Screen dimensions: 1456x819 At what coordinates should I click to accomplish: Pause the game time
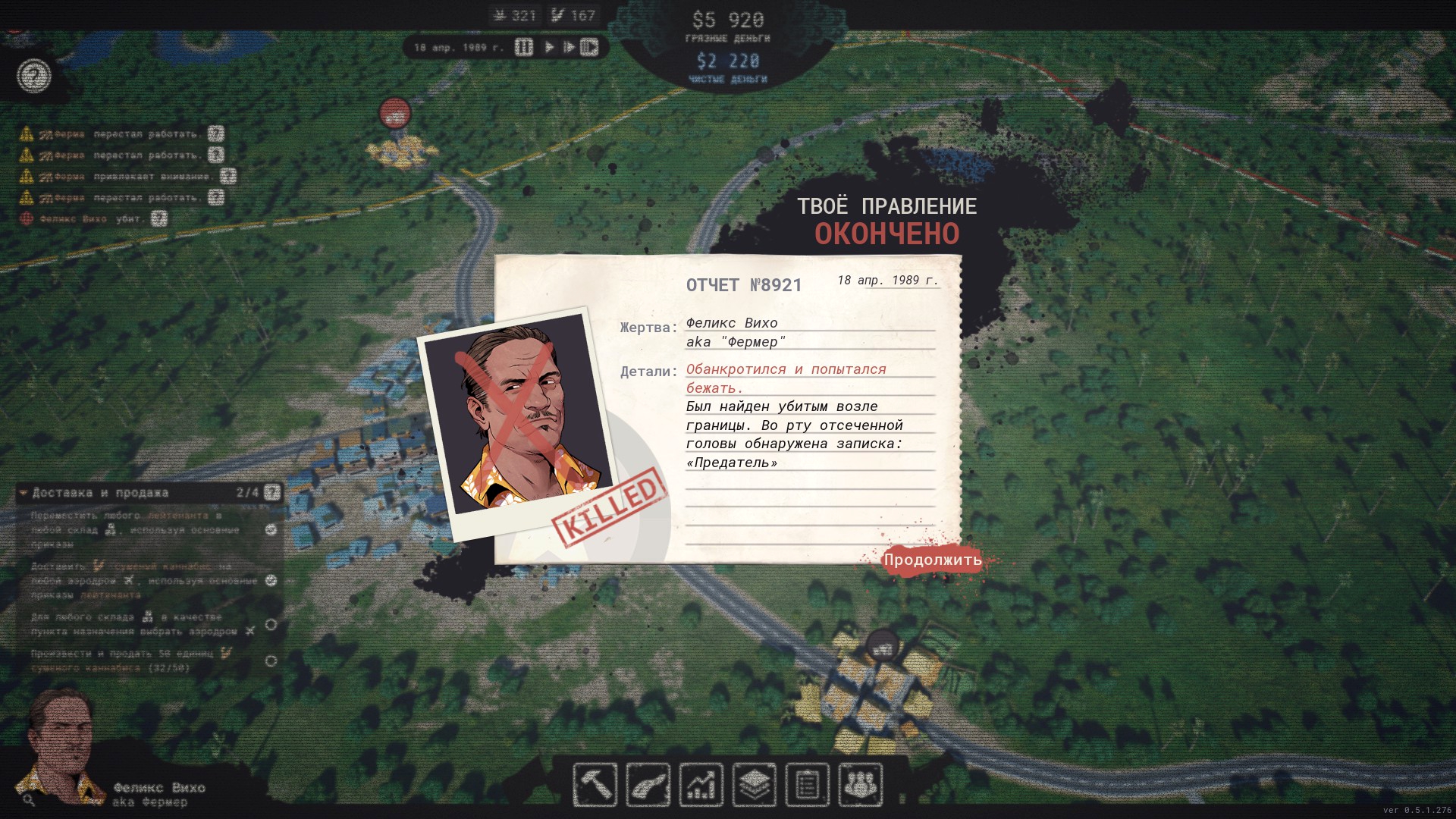(x=524, y=47)
